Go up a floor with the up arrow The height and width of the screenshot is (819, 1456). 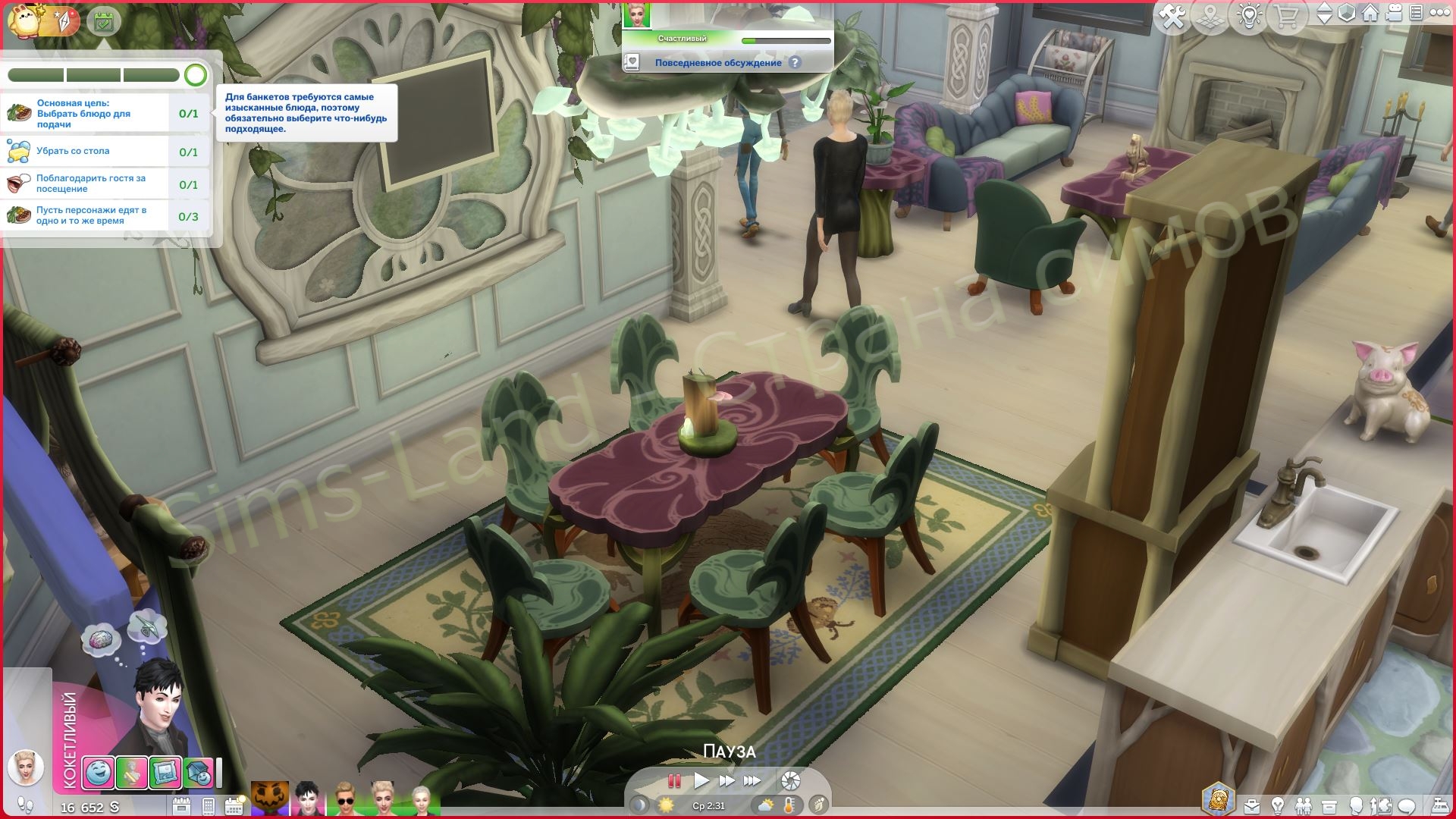(x=1324, y=8)
